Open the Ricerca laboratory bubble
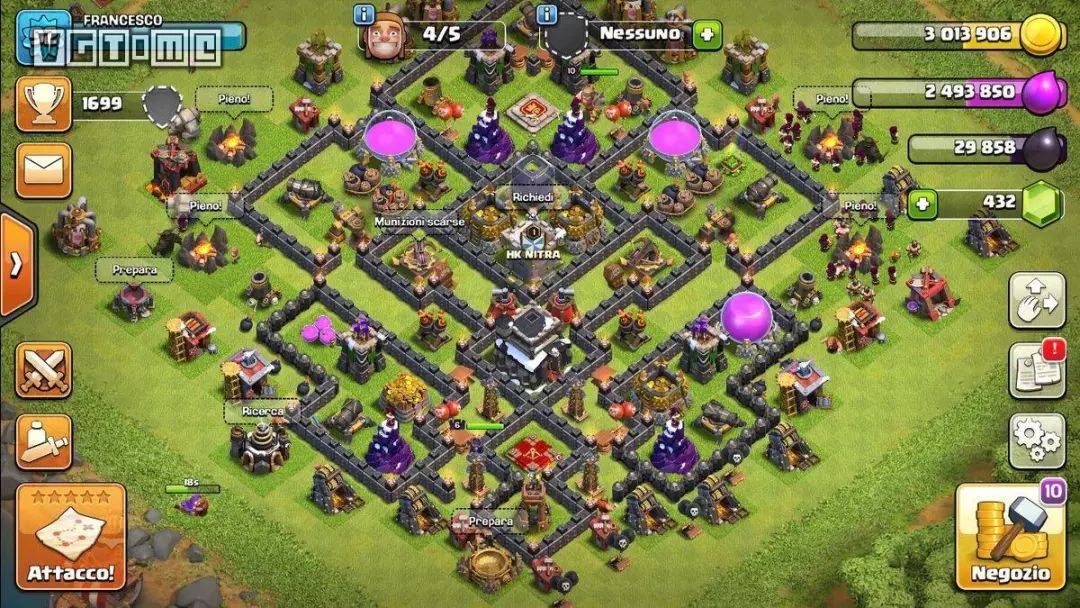Viewport: 1080px width, 608px height. [262, 411]
